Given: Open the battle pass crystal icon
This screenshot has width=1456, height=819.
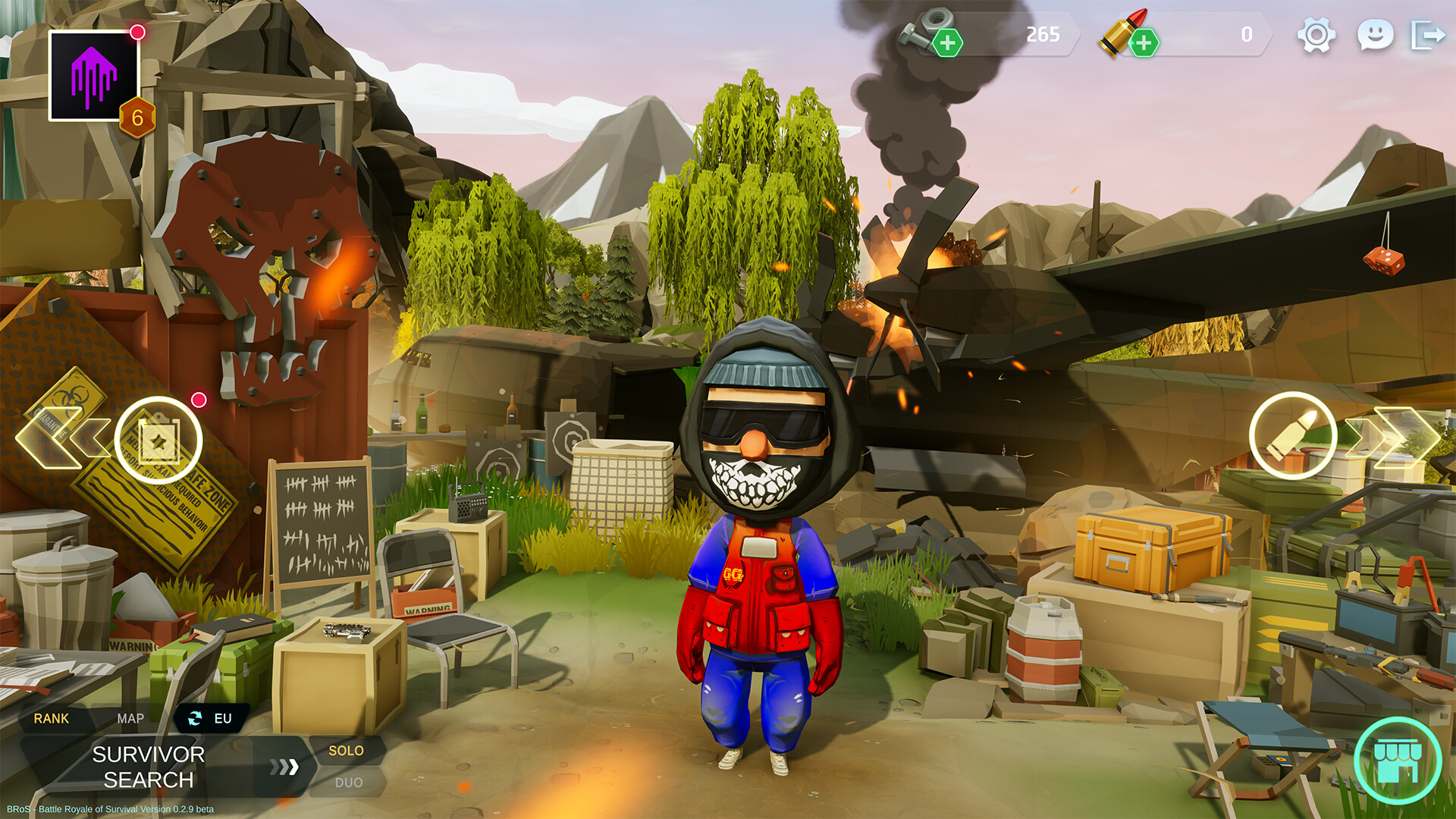Looking at the screenshot, I should click(x=94, y=76).
